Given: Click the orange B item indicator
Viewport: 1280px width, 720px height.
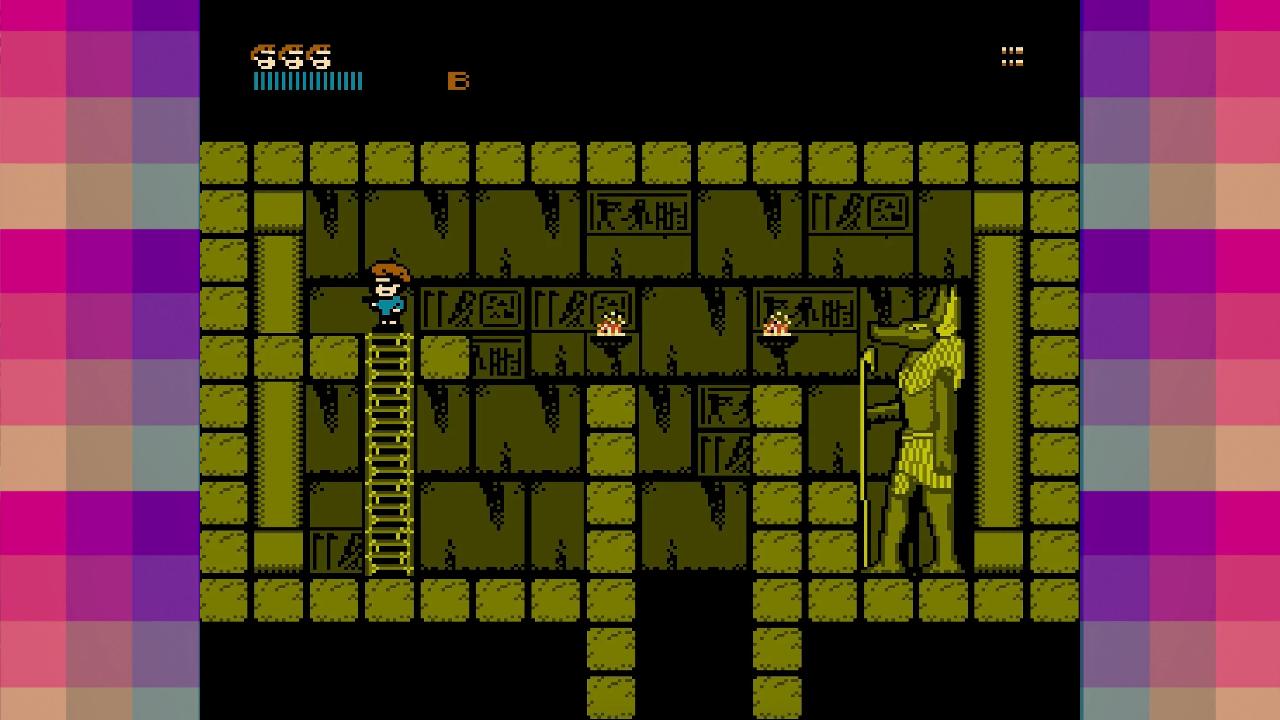Looking at the screenshot, I should (459, 81).
